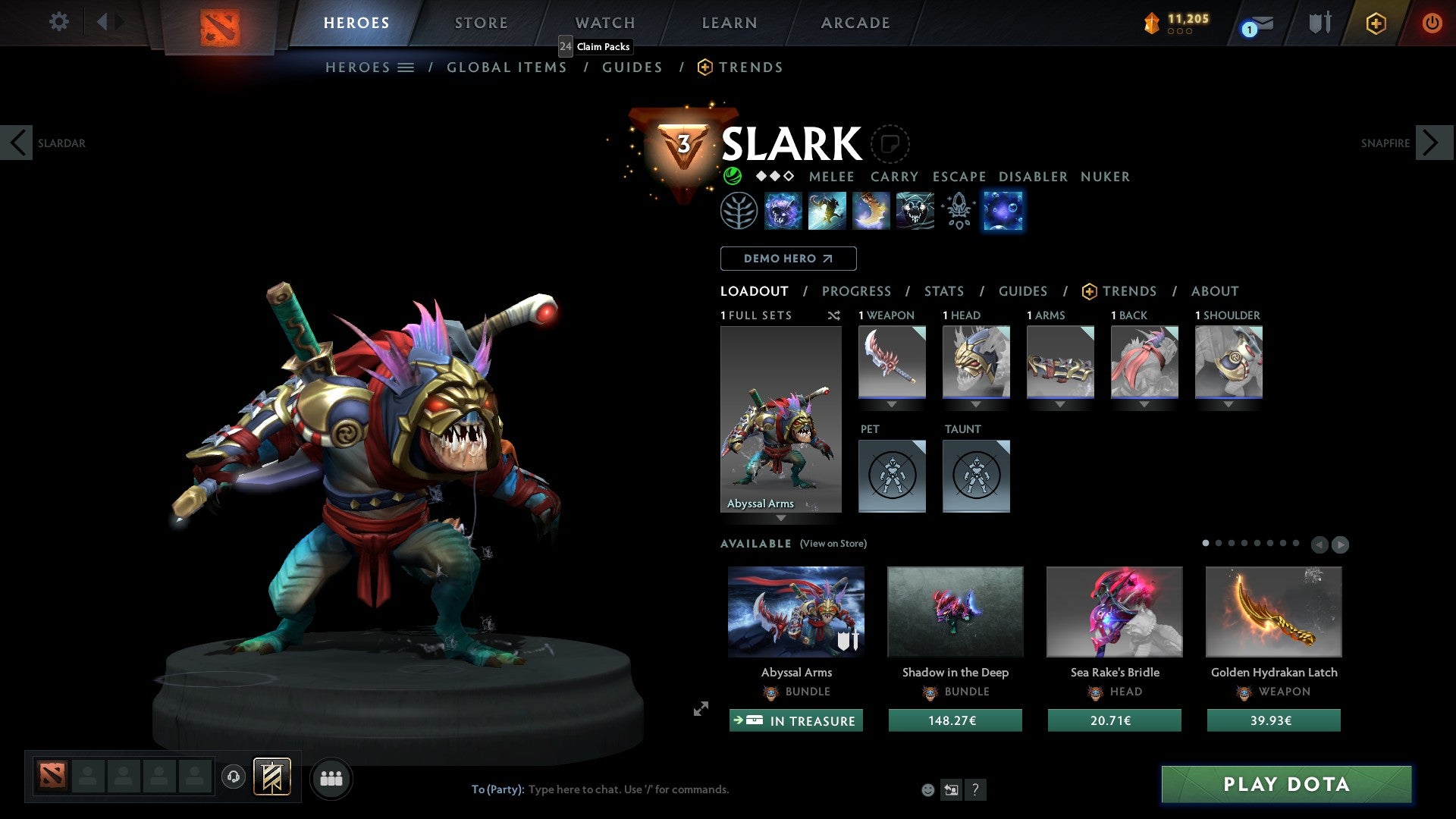Click the Pounce ability icon
This screenshot has height=819, width=1456.
pyautogui.click(x=827, y=211)
